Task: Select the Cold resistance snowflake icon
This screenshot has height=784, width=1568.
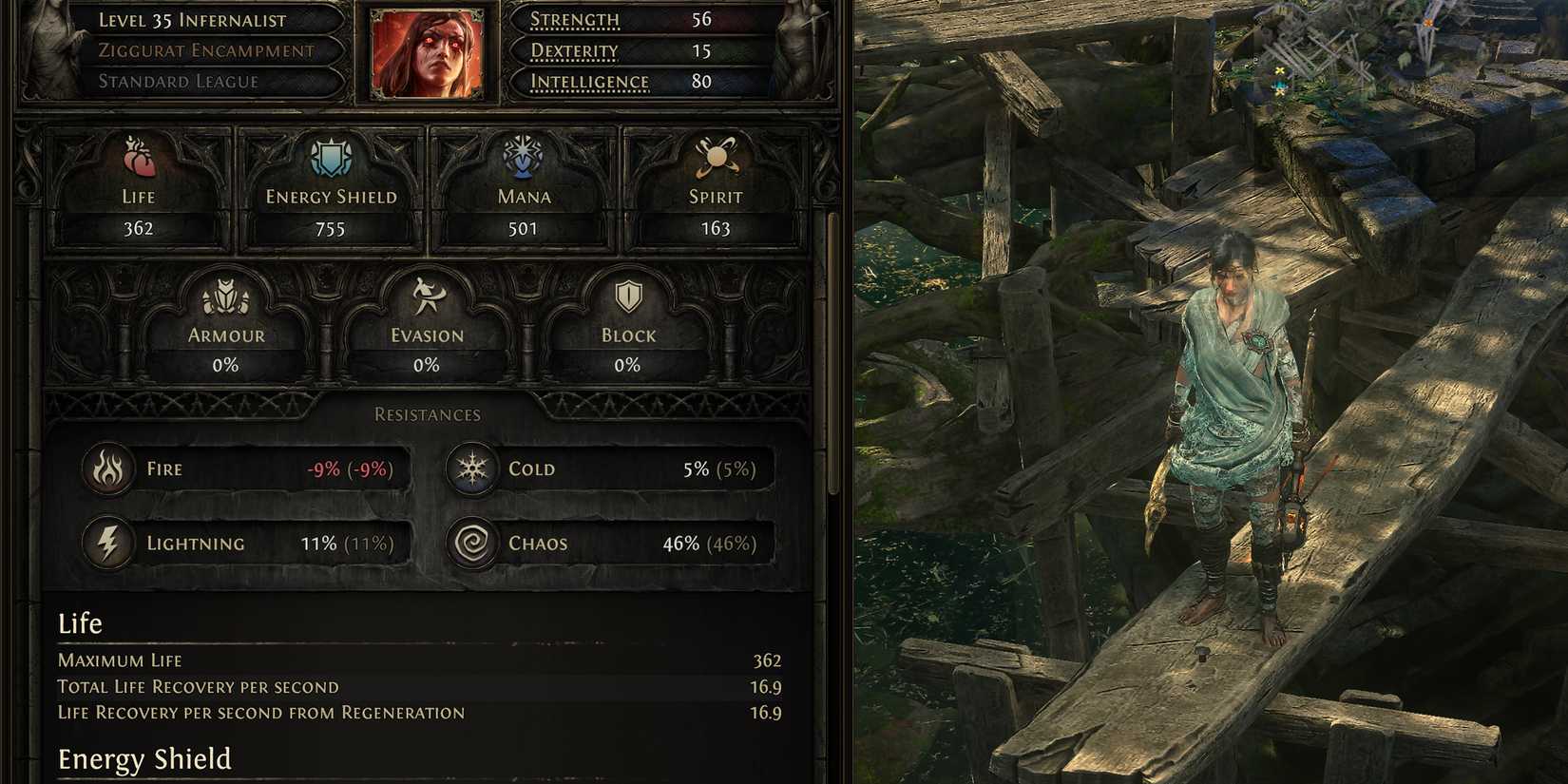Action: [471, 468]
